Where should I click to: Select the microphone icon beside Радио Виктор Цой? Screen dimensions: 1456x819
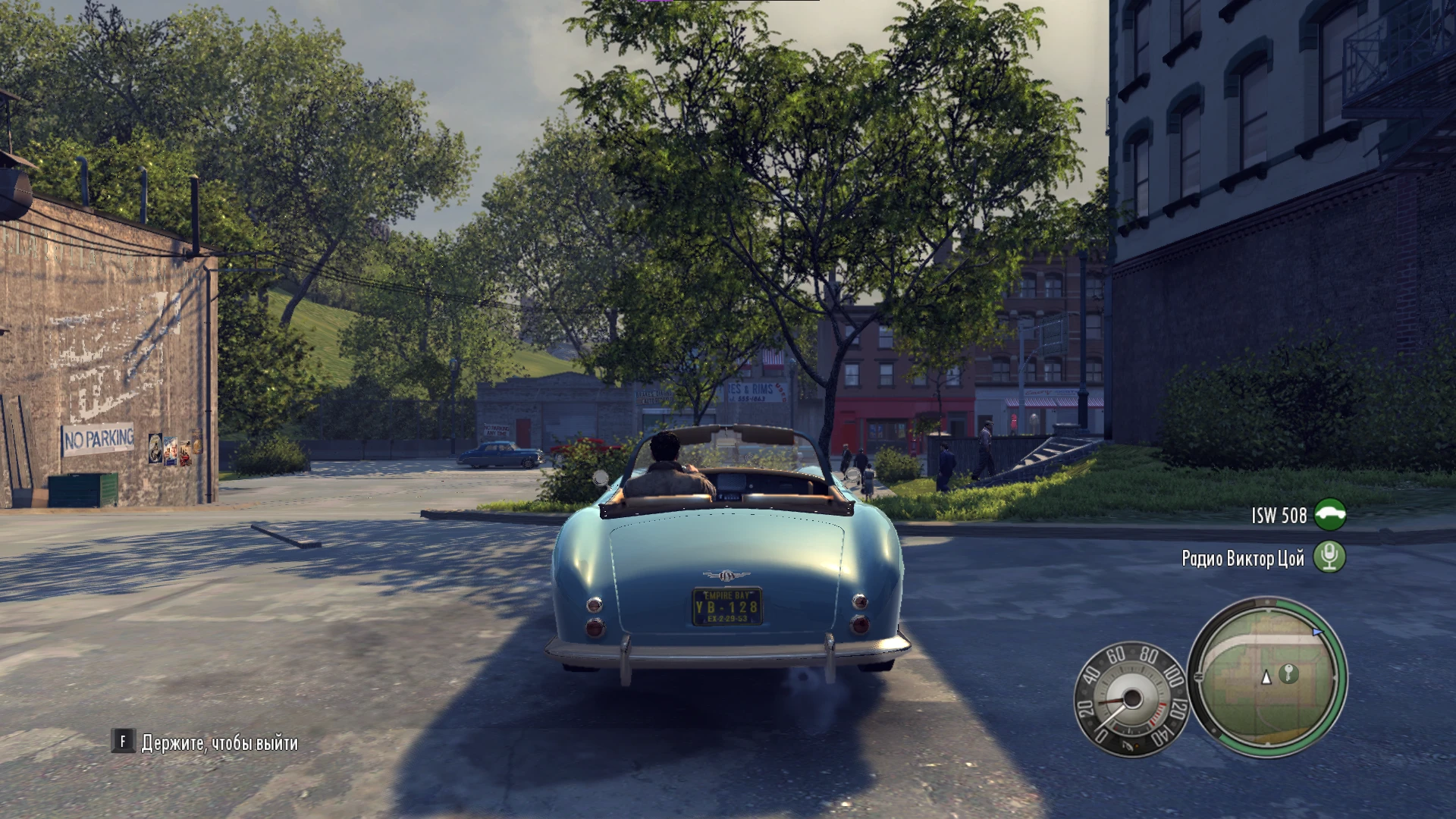(x=1329, y=557)
